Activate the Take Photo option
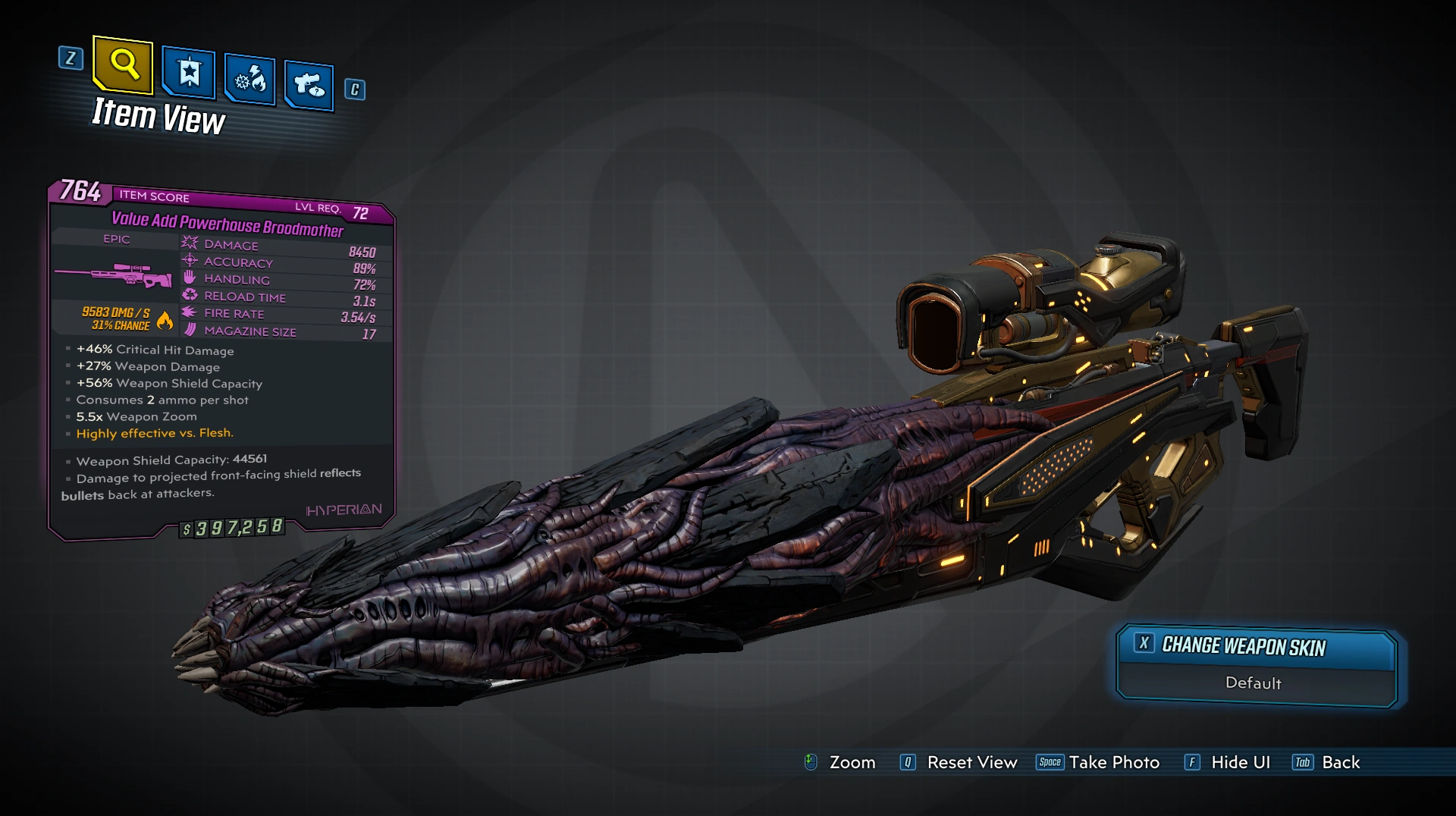The width and height of the screenshot is (1456, 816). point(1113,763)
